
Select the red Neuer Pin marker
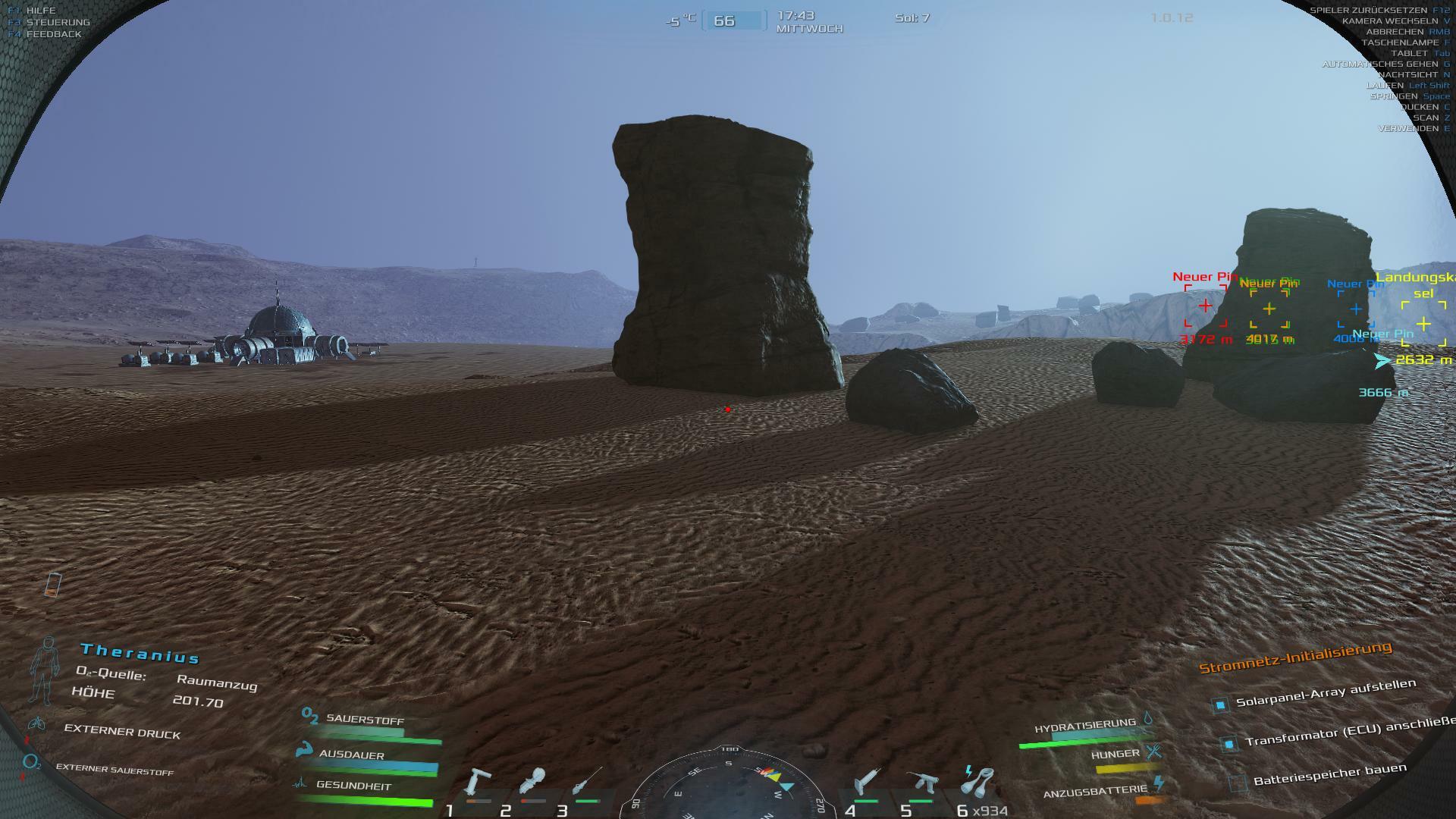coord(1205,306)
